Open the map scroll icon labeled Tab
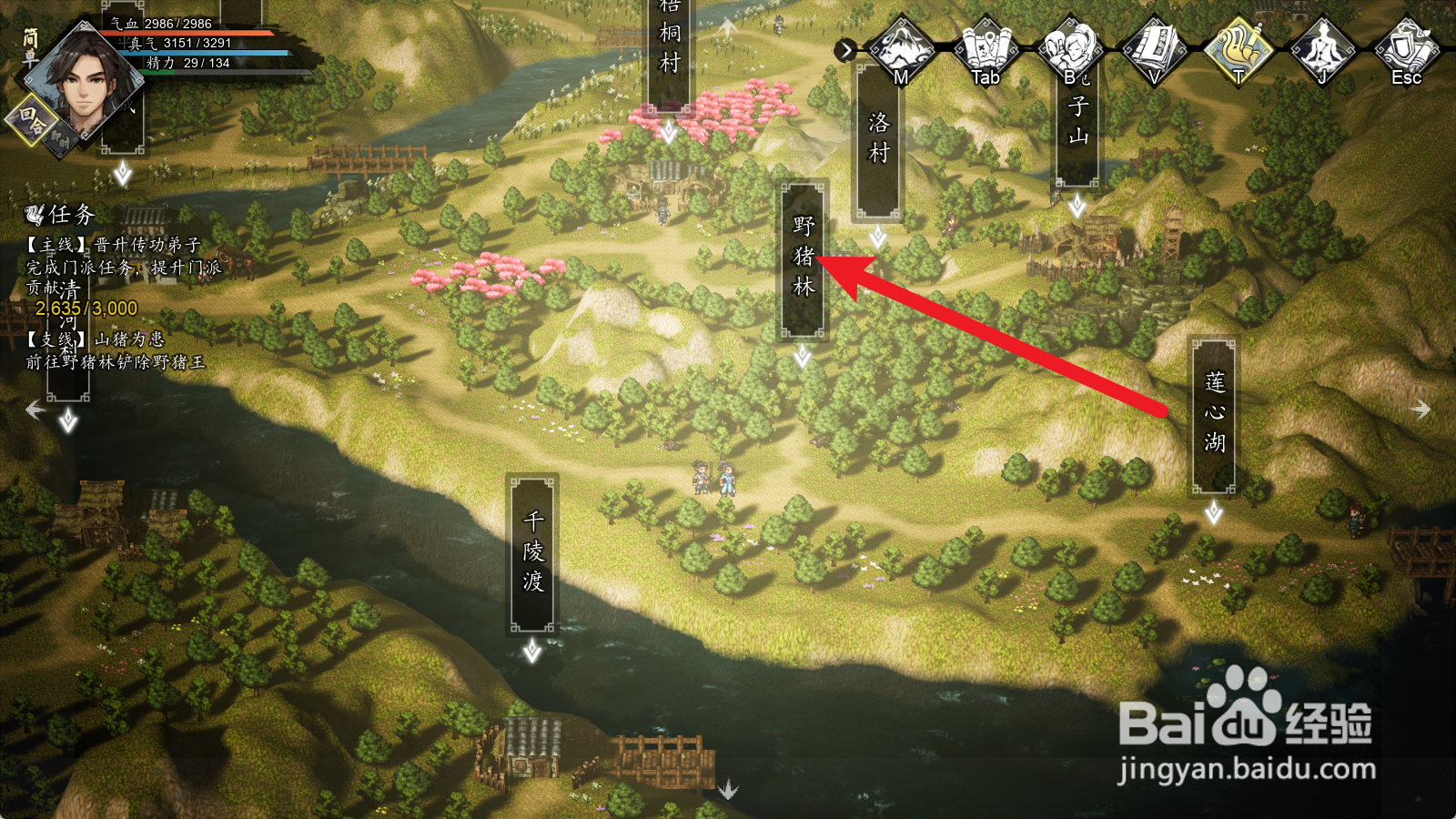This screenshot has width=1456, height=819. click(986, 48)
